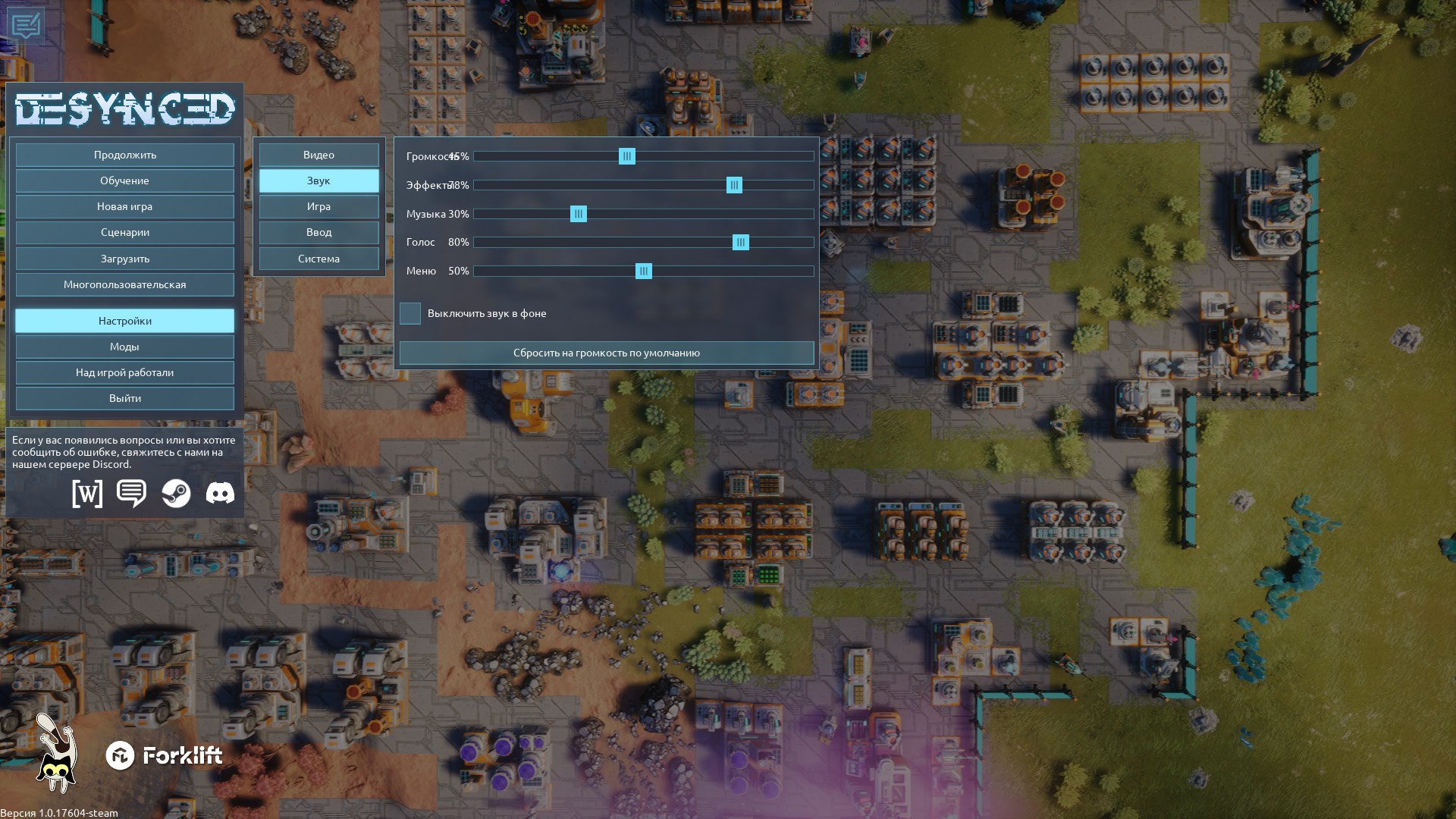Screen dimensions: 1456x819
Task: Click Выйти to quit the game
Action: point(125,398)
